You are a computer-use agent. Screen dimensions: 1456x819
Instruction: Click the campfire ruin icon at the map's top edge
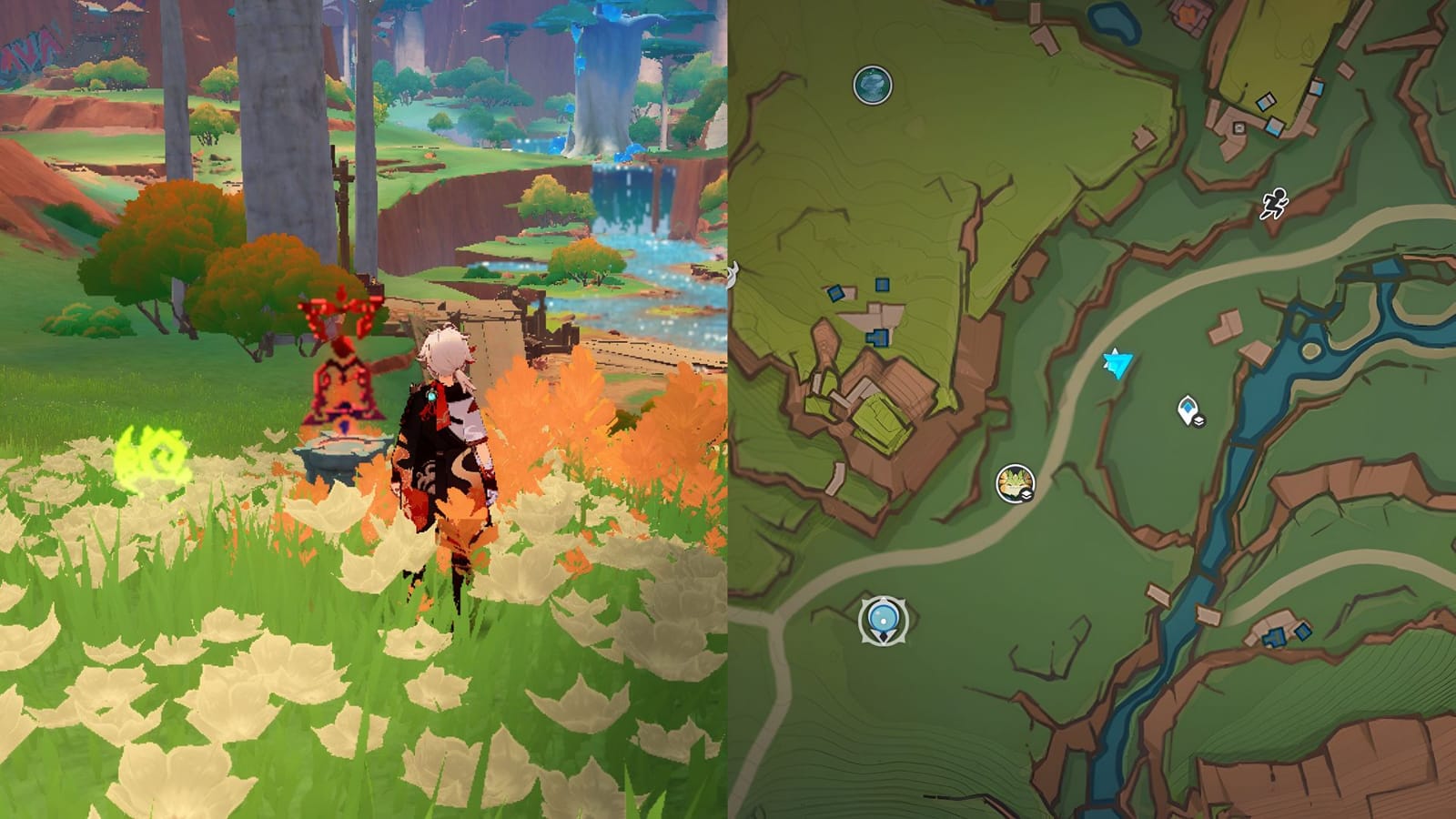1188,13
